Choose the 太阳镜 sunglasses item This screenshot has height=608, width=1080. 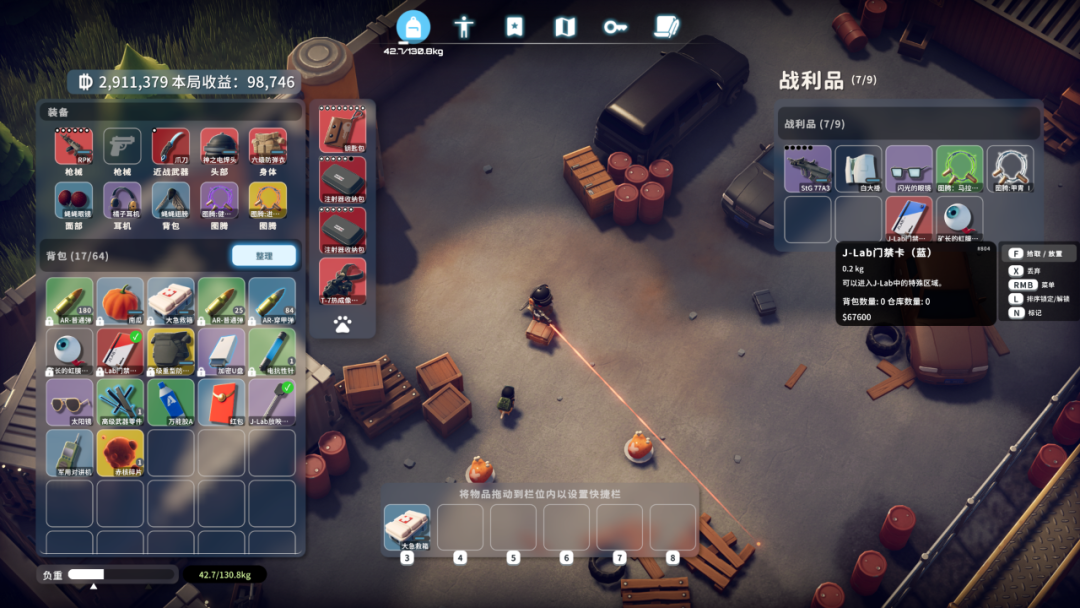coord(70,402)
